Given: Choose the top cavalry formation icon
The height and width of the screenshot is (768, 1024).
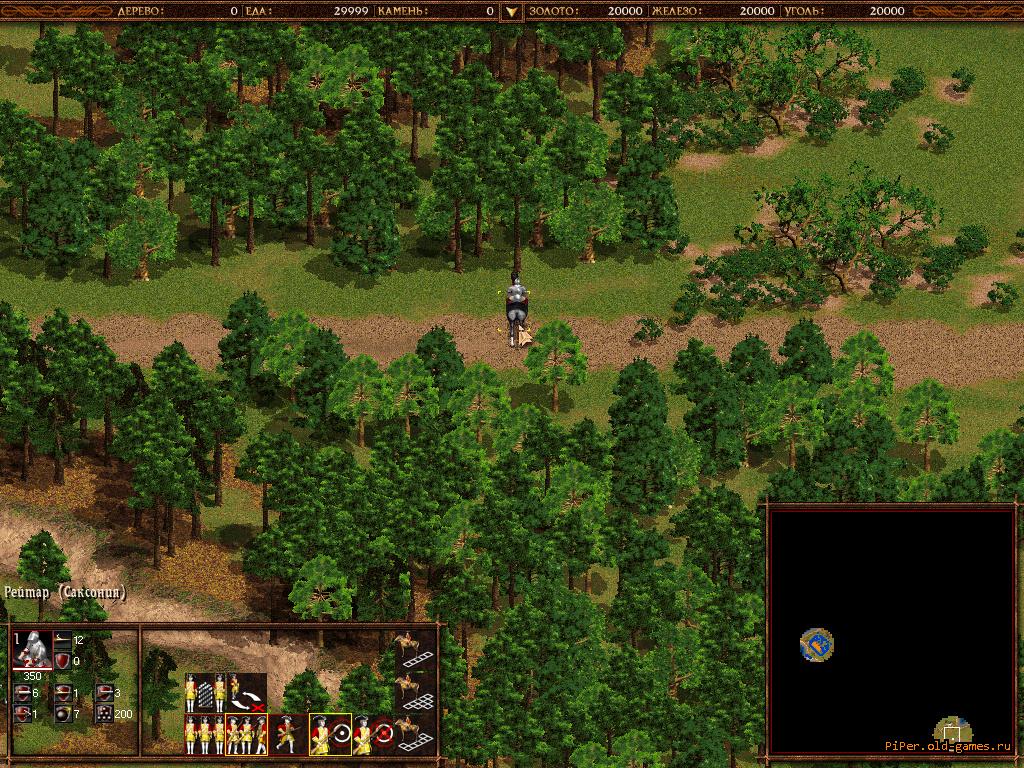Looking at the screenshot, I should [x=415, y=649].
